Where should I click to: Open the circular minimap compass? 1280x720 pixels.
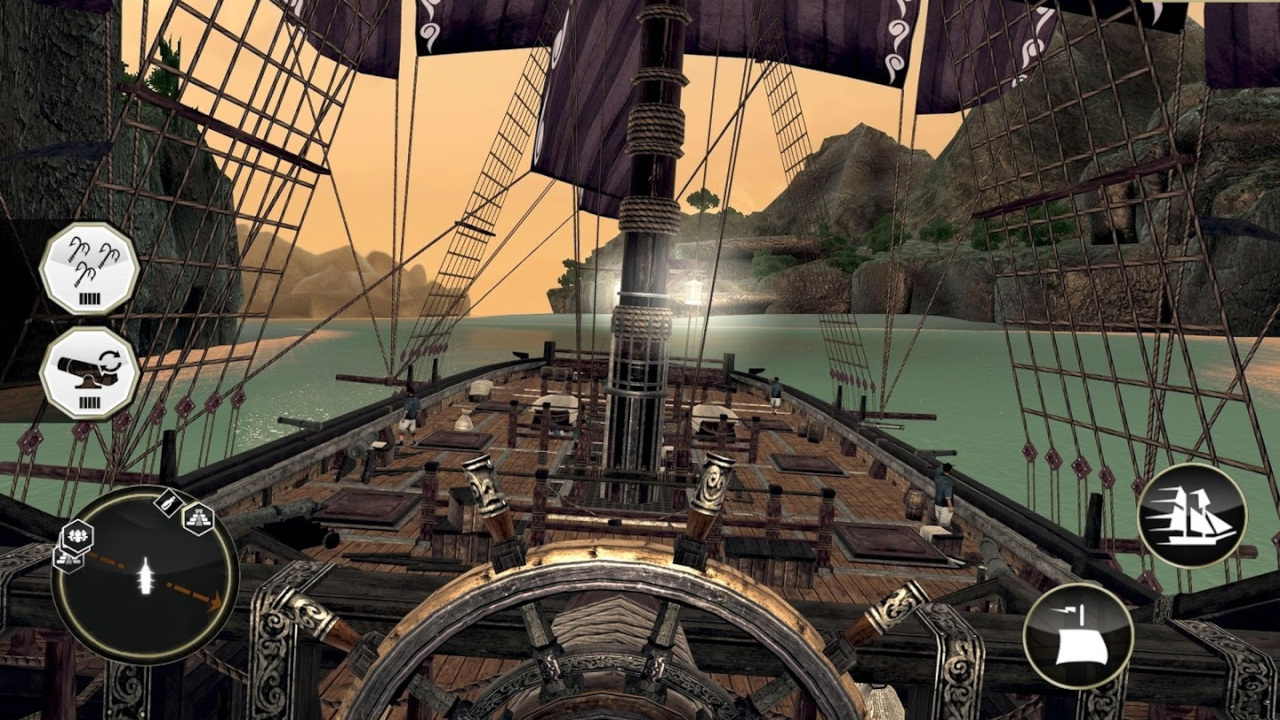(x=145, y=578)
